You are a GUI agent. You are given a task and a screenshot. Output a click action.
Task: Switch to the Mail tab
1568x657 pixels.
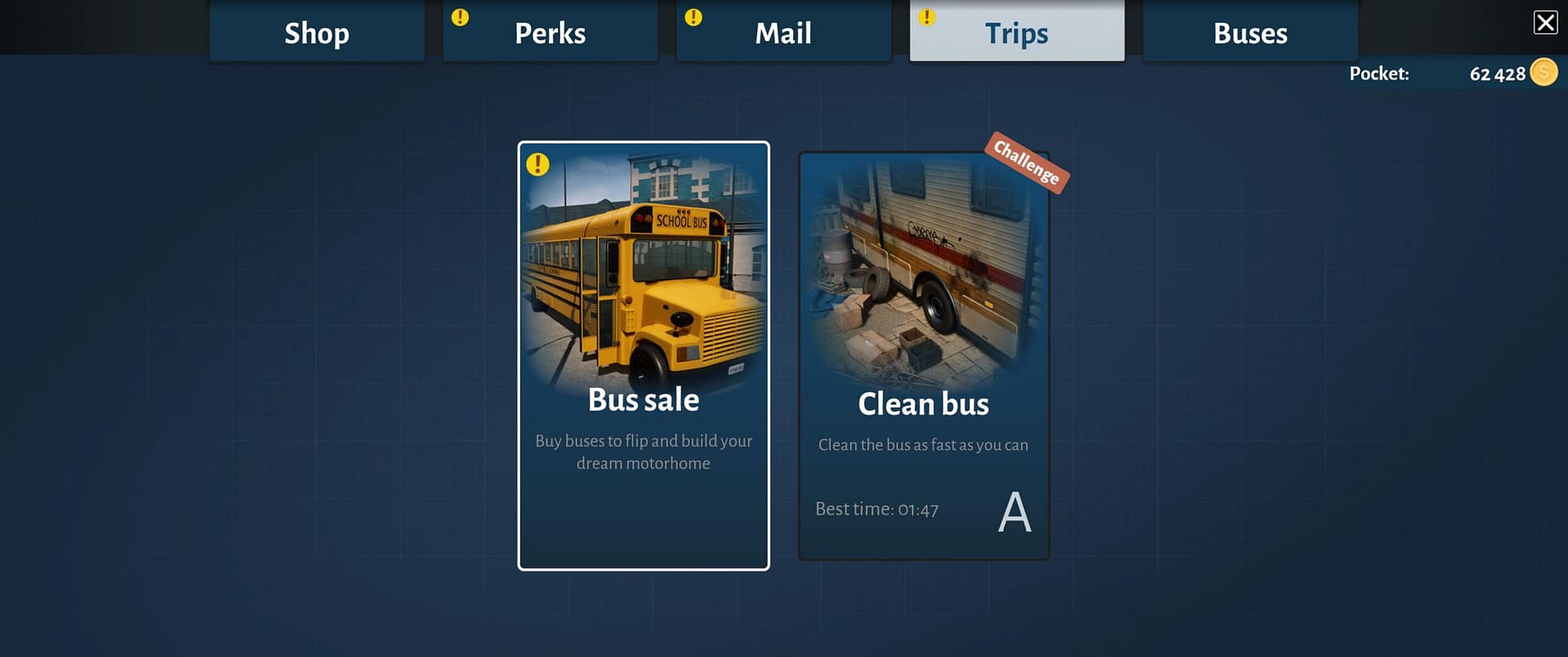click(783, 33)
